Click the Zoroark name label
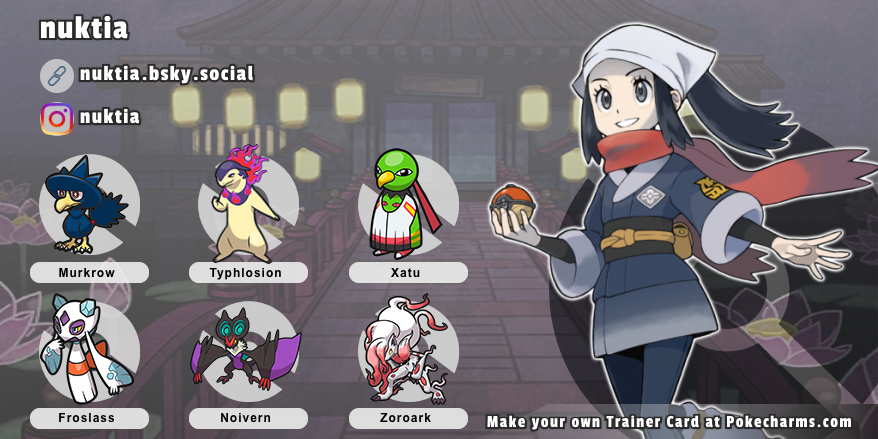878x439 pixels. click(x=408, y=418)
